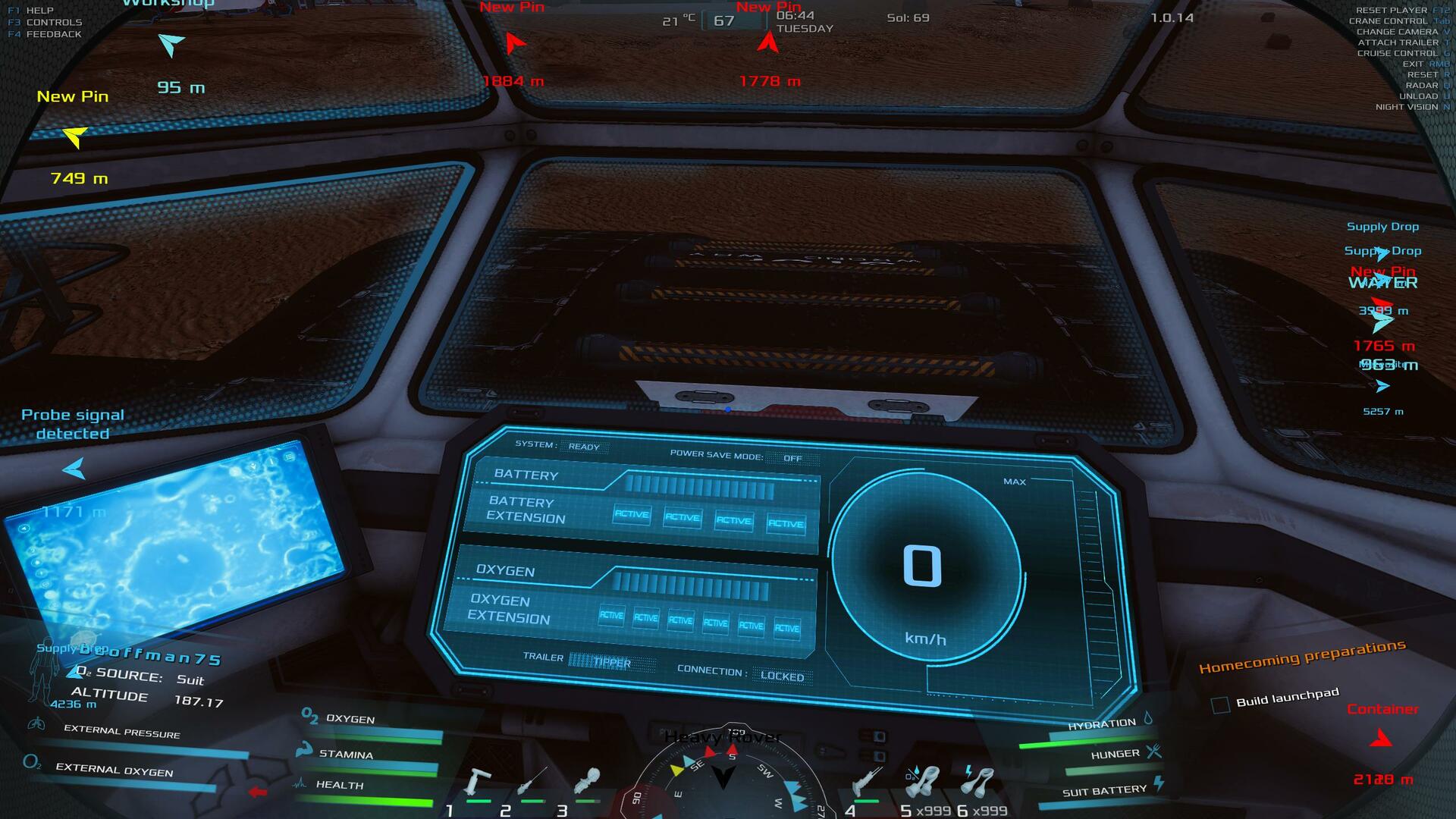
Task: Click the WATER waypoint label
Action: [1382, 283]
